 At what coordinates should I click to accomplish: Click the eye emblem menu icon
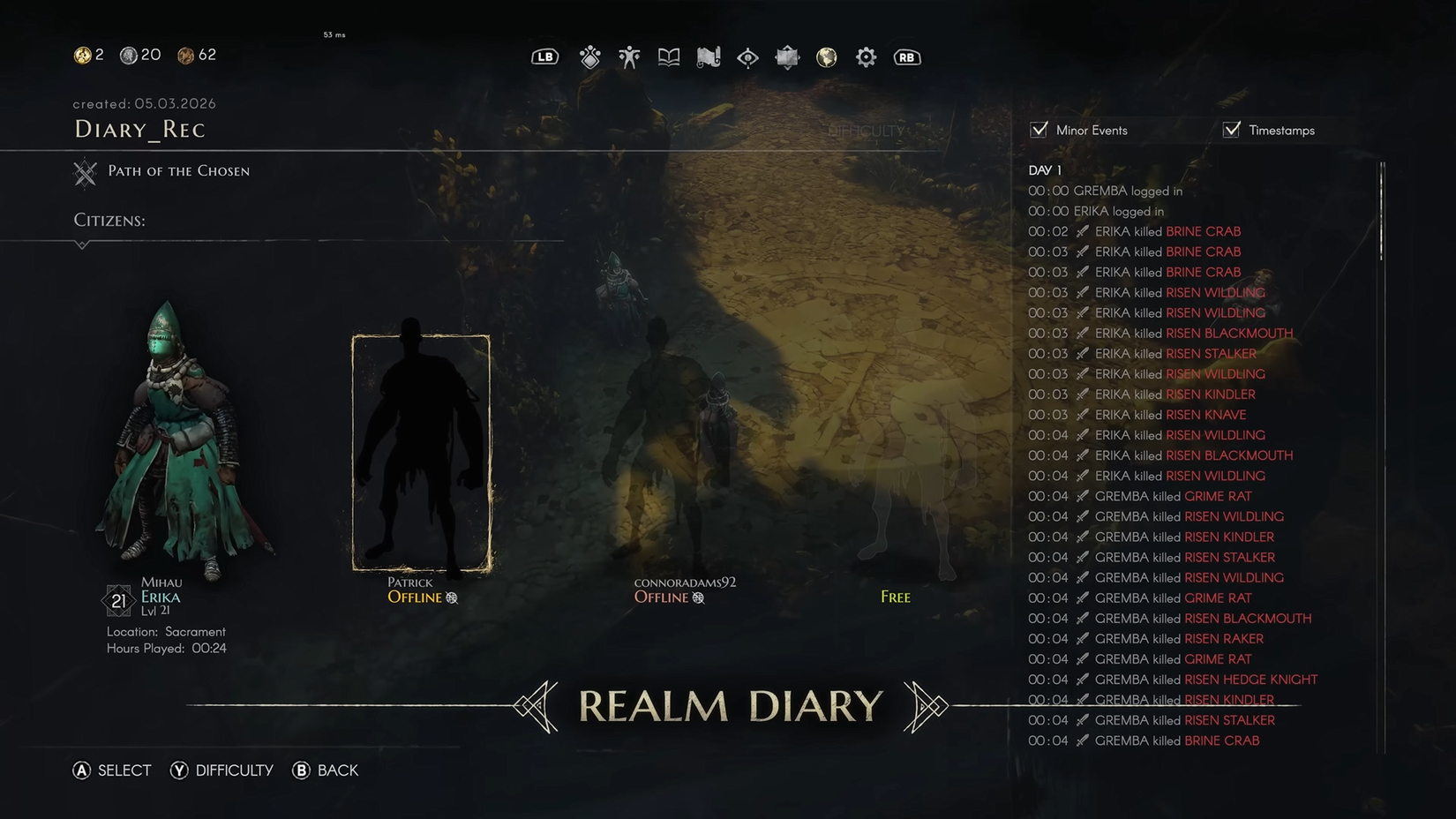(747, 56)
